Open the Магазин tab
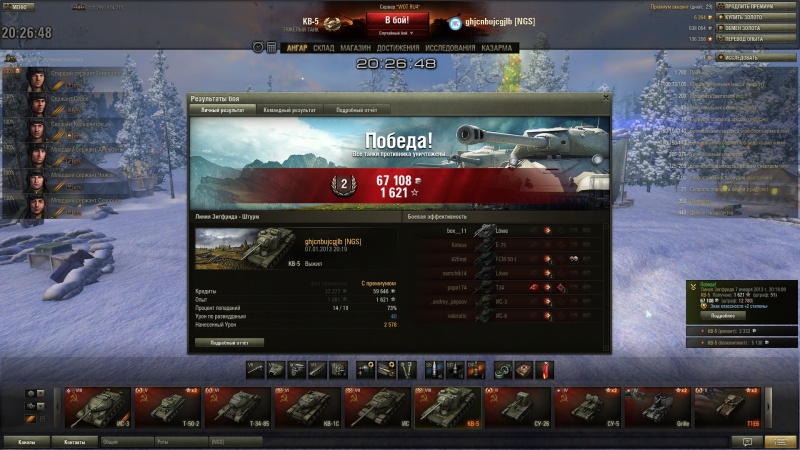The height and width of the screenshot is (450, 800). point(355,47)
